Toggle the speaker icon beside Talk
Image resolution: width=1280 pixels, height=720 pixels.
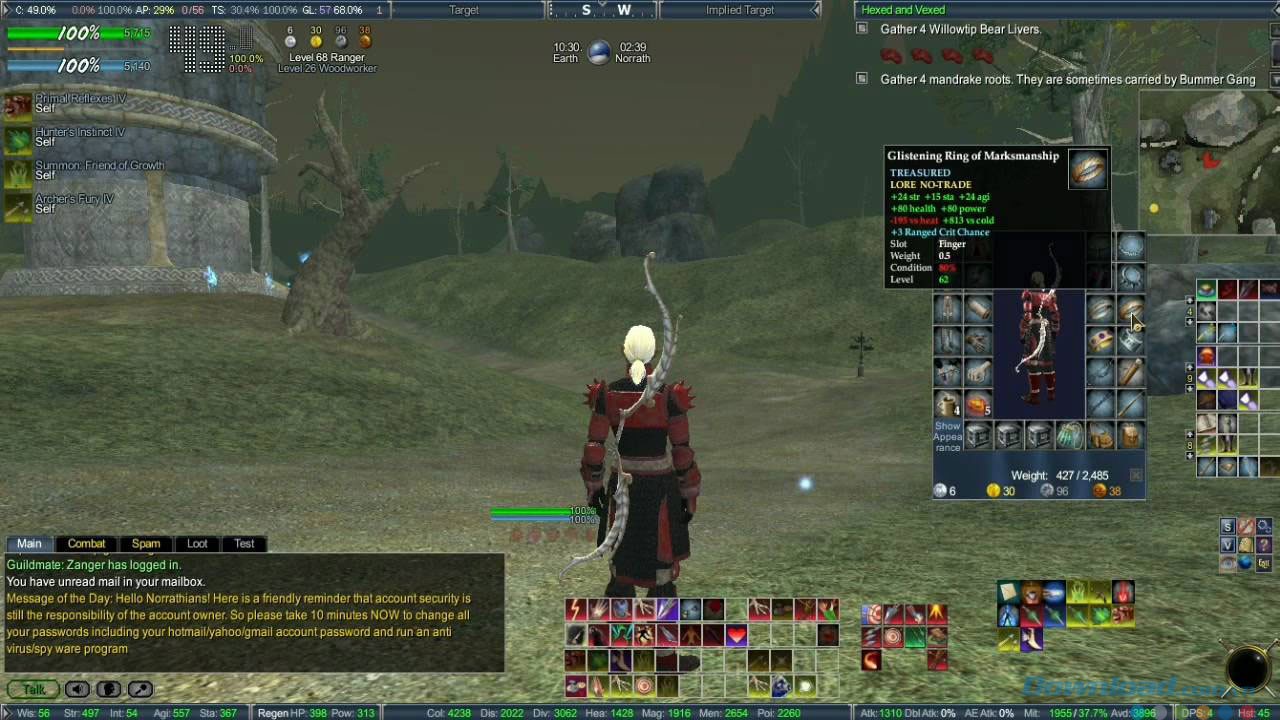(77, 689)
